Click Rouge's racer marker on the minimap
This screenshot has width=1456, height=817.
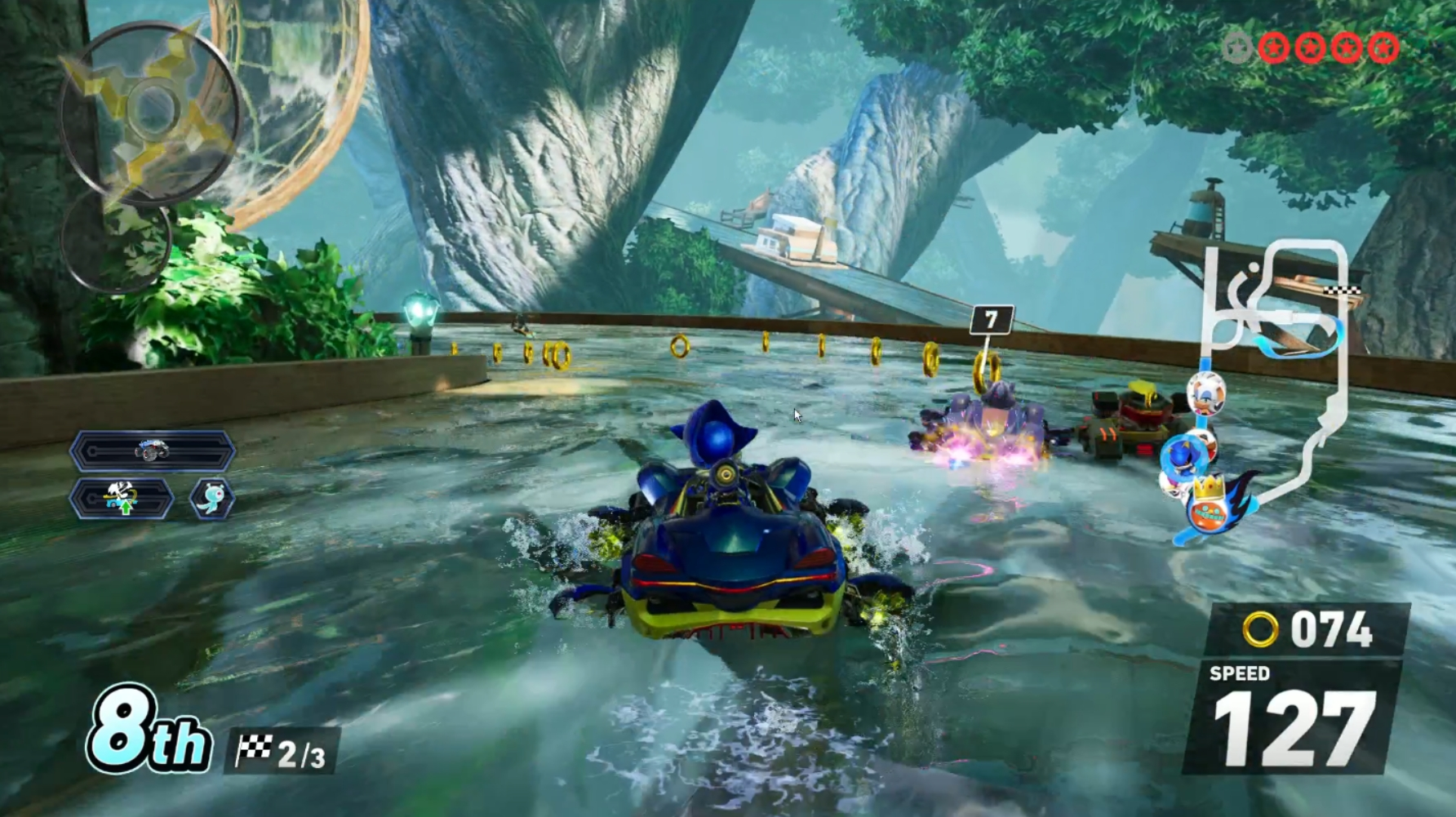point(1205,391)
